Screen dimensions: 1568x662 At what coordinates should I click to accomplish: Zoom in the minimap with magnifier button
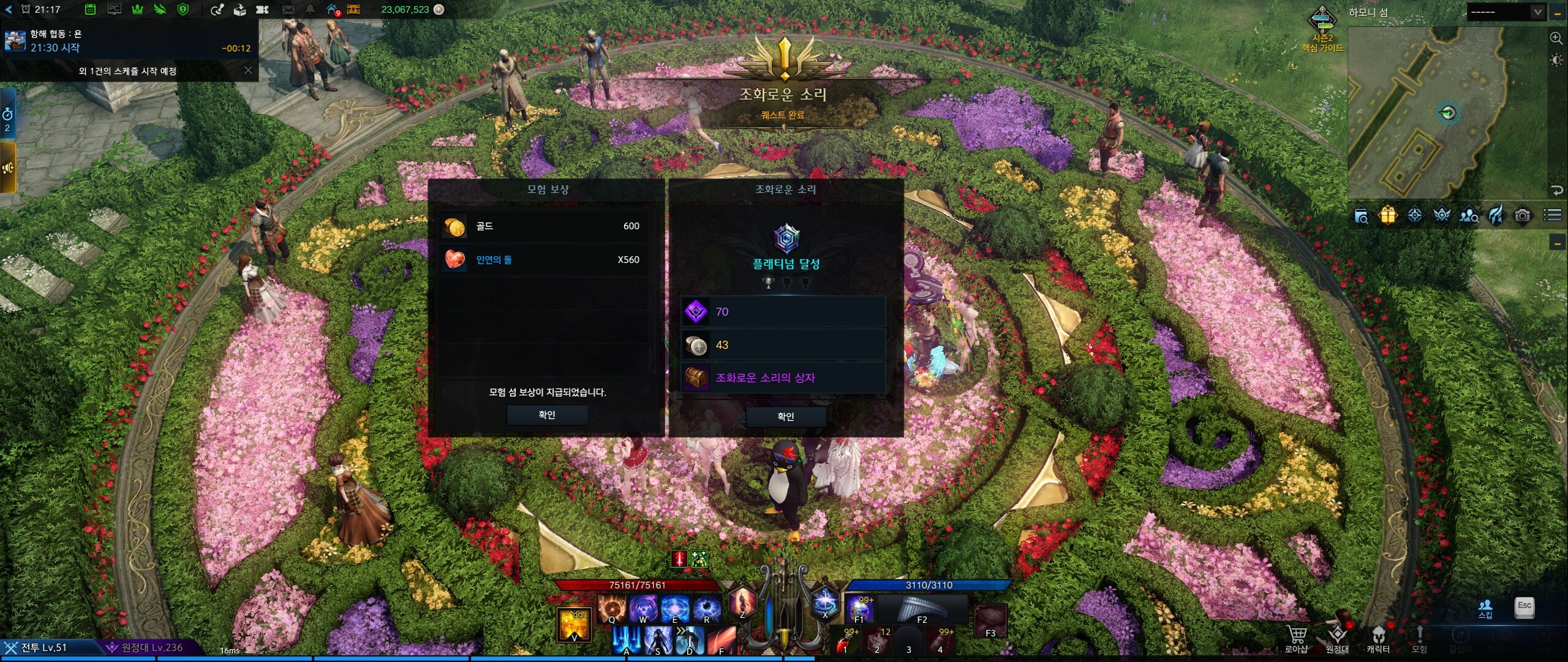1556,38
